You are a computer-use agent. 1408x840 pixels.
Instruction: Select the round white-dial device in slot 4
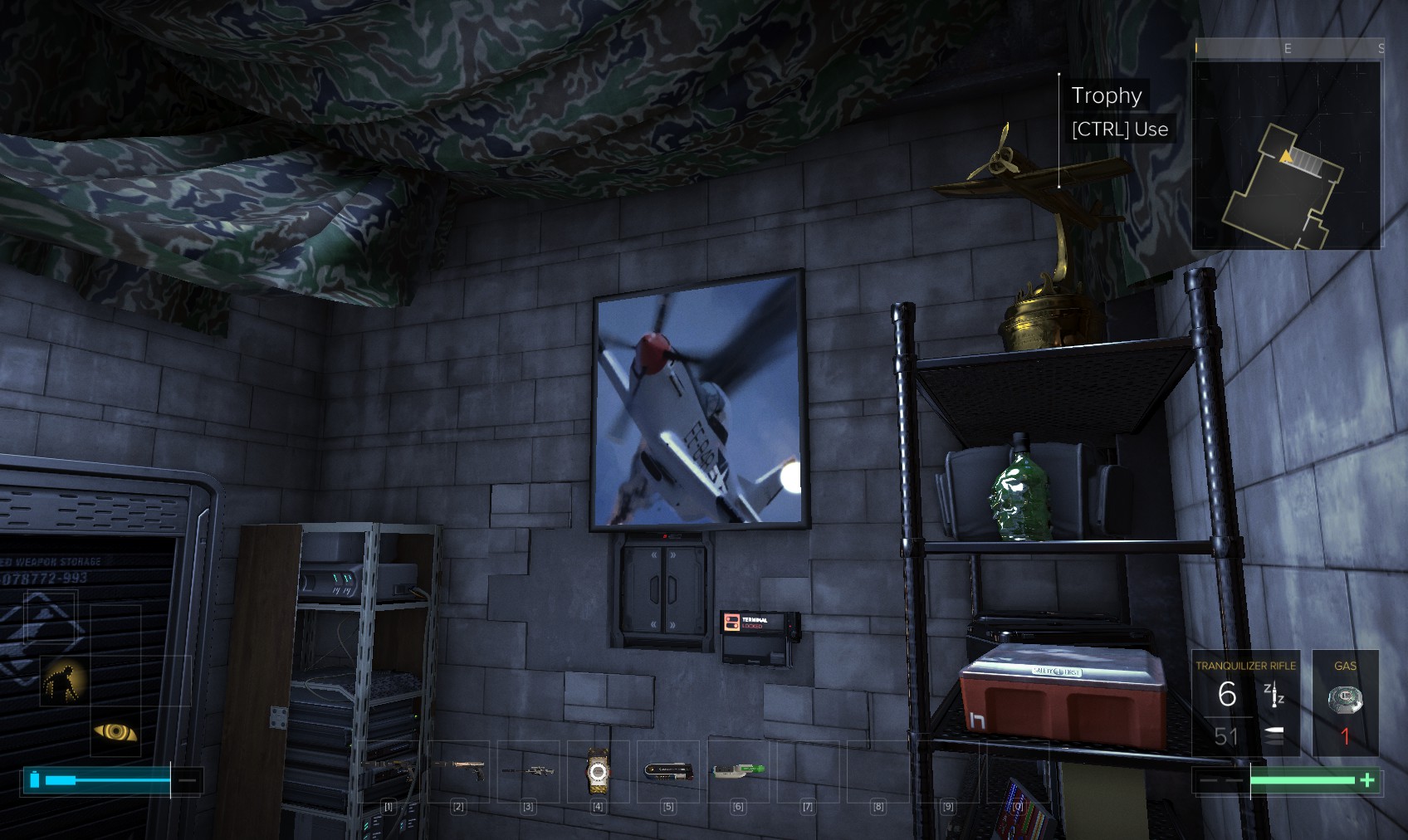(598, 772)
